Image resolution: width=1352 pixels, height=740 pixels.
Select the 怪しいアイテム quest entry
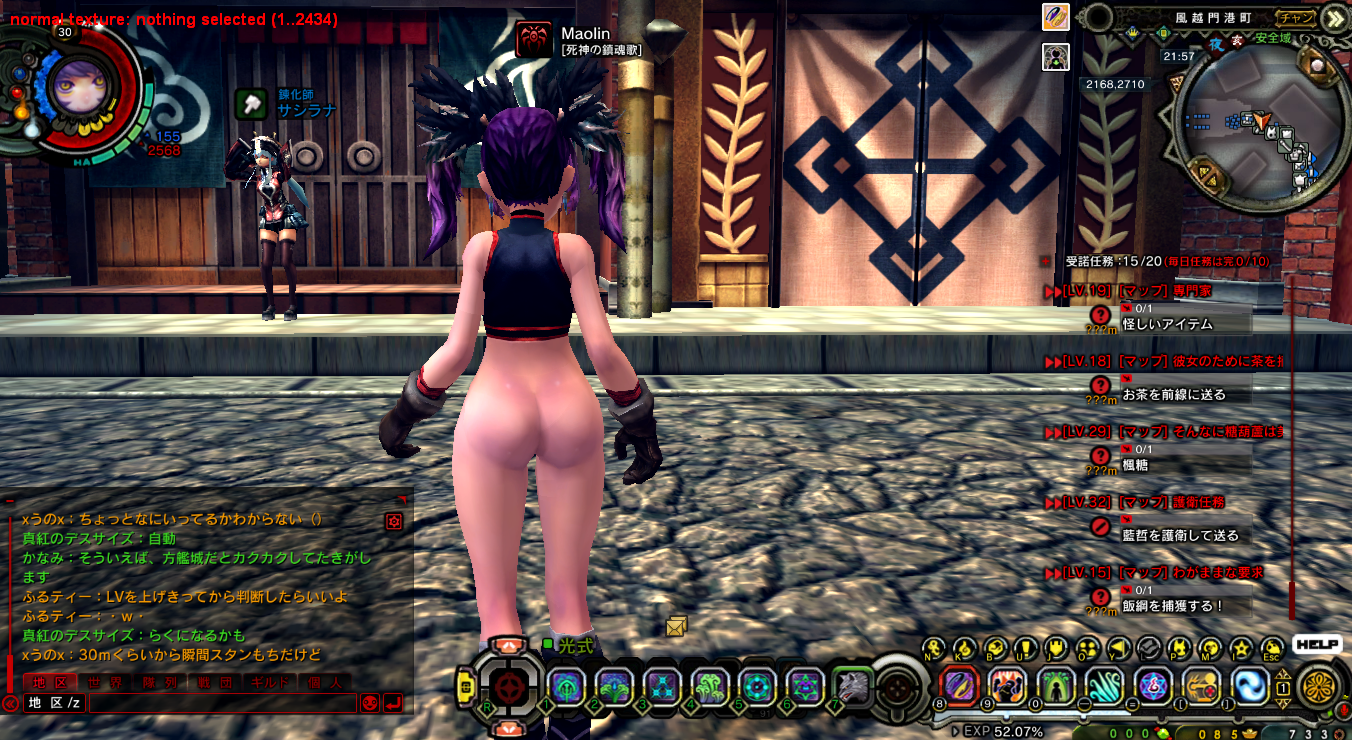[1167, 324]
